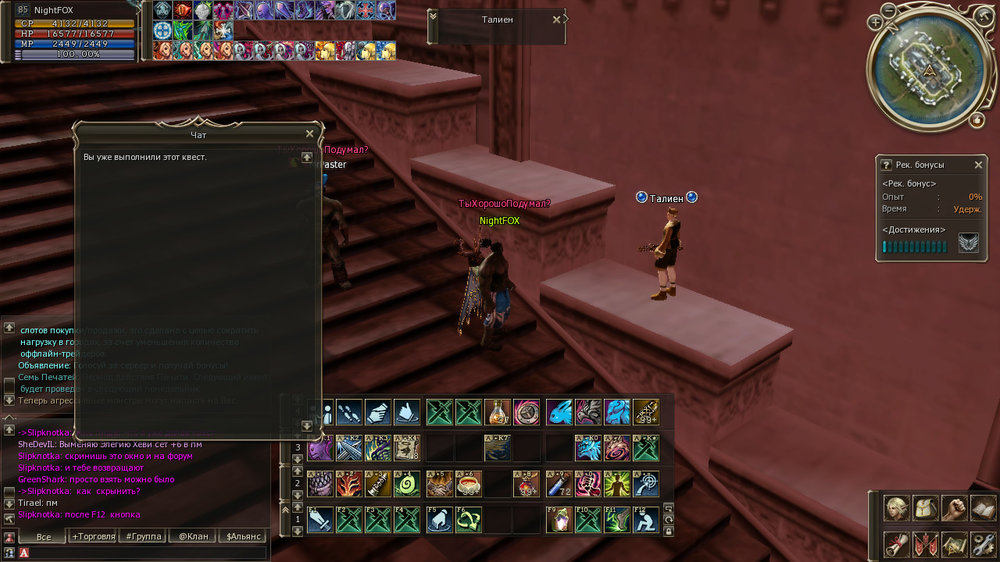This screenshot has width=1000, height=562.
Task: Select the green spiral skill icon
Action: [406, 484]
